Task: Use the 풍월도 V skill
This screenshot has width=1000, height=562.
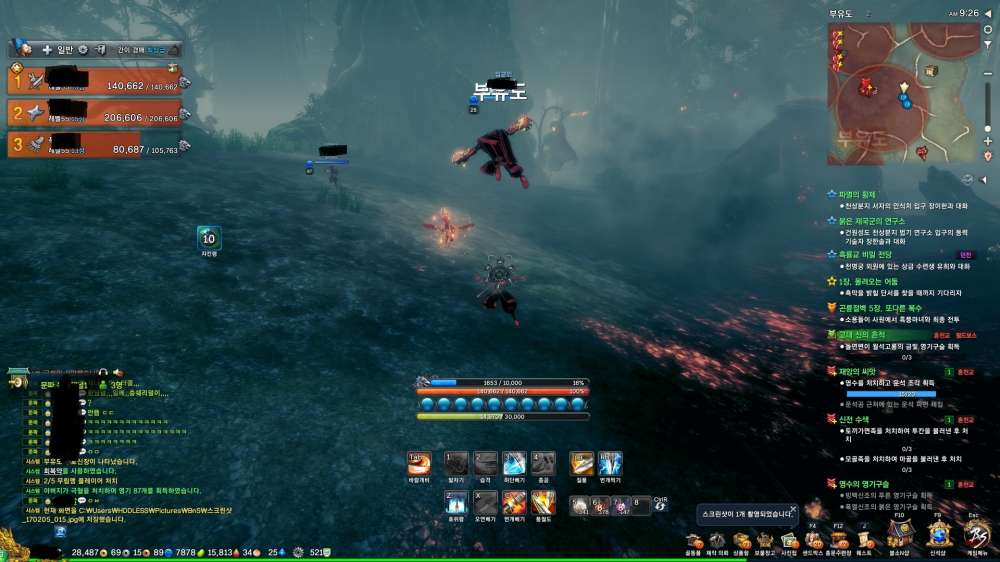Action: click(543, 502)
